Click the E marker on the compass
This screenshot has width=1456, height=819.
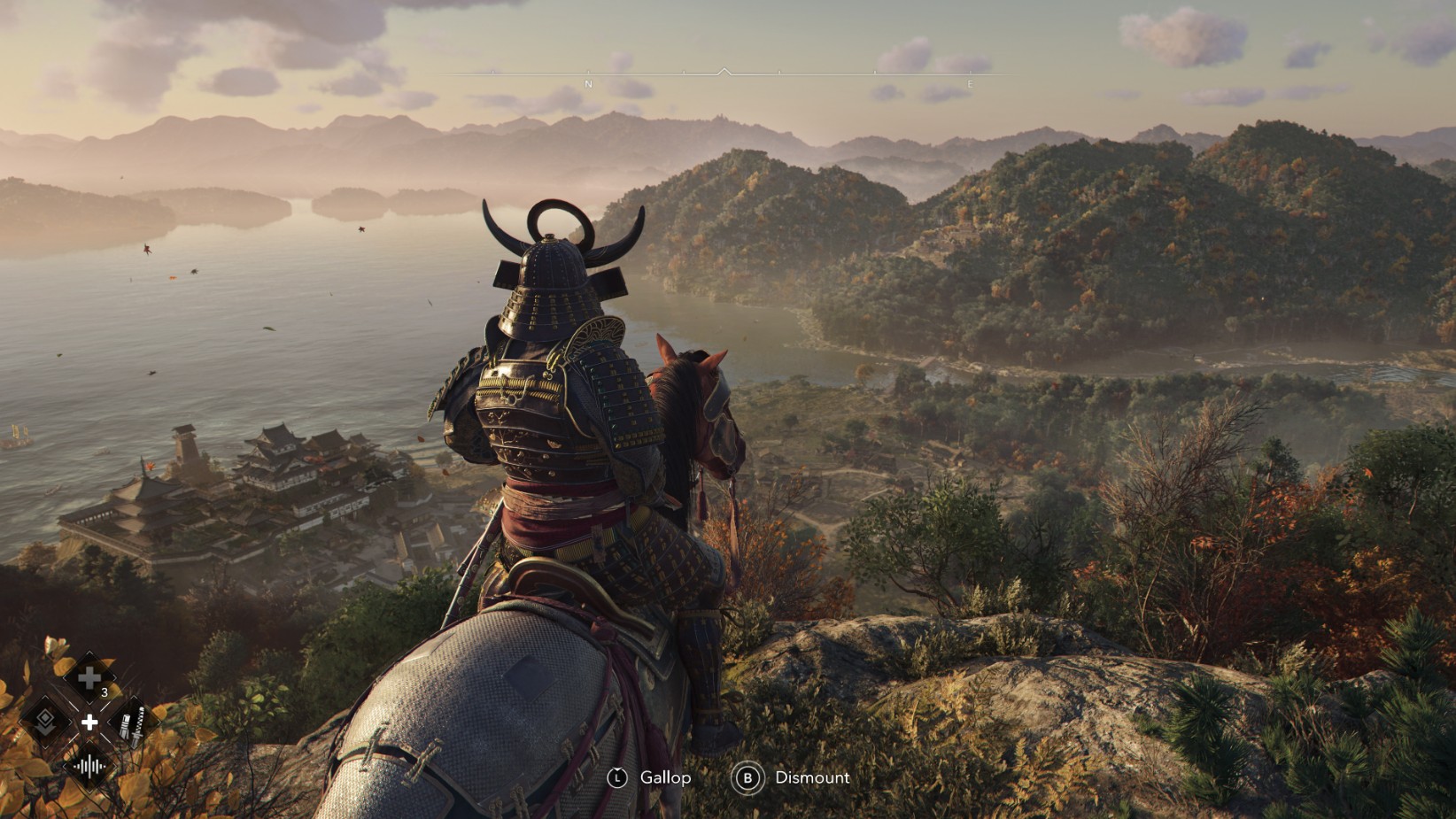click(970, 83)
